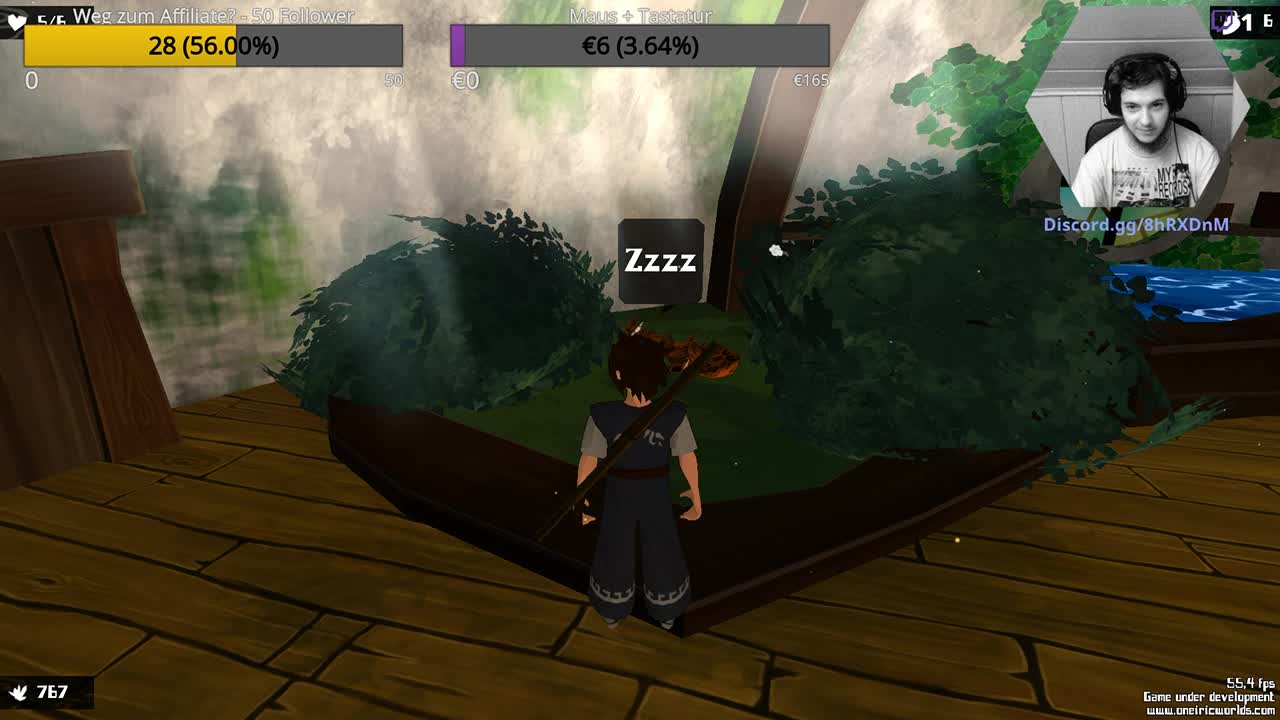1280x720 pixels.
Task: Open the Discord.gg invite link
Action: [x=1136, y=225]
